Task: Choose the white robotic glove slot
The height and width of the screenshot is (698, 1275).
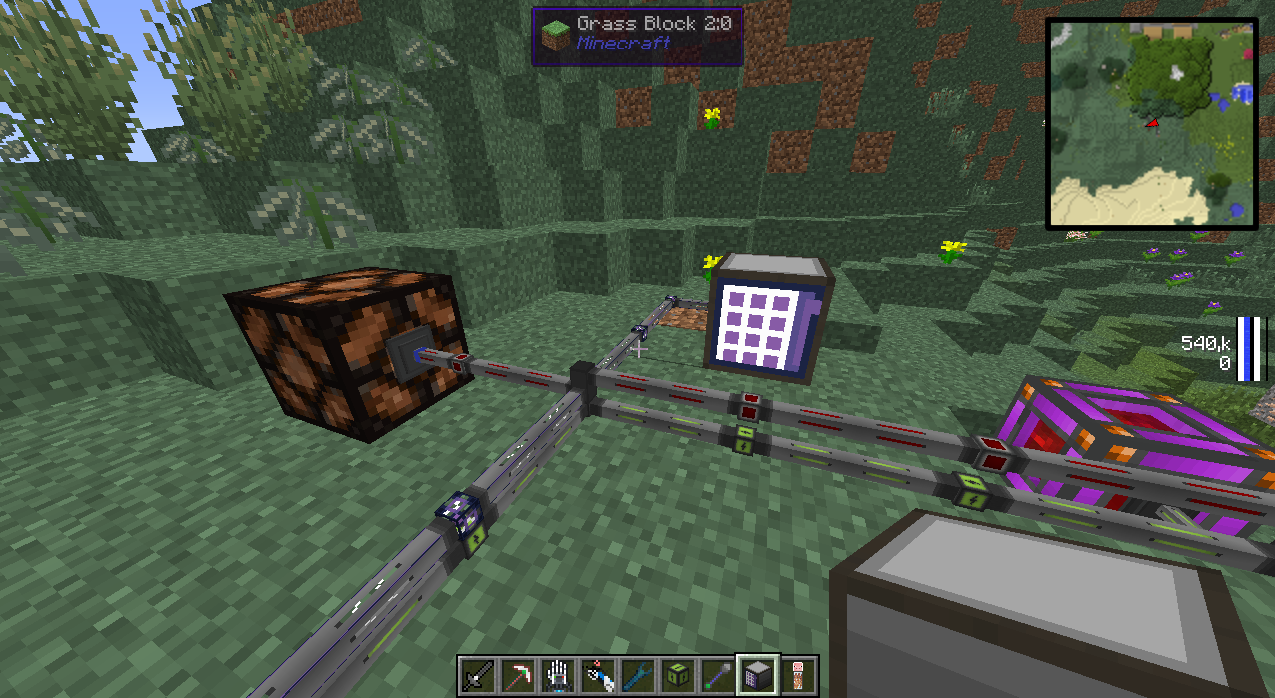Action: (558, 676)
